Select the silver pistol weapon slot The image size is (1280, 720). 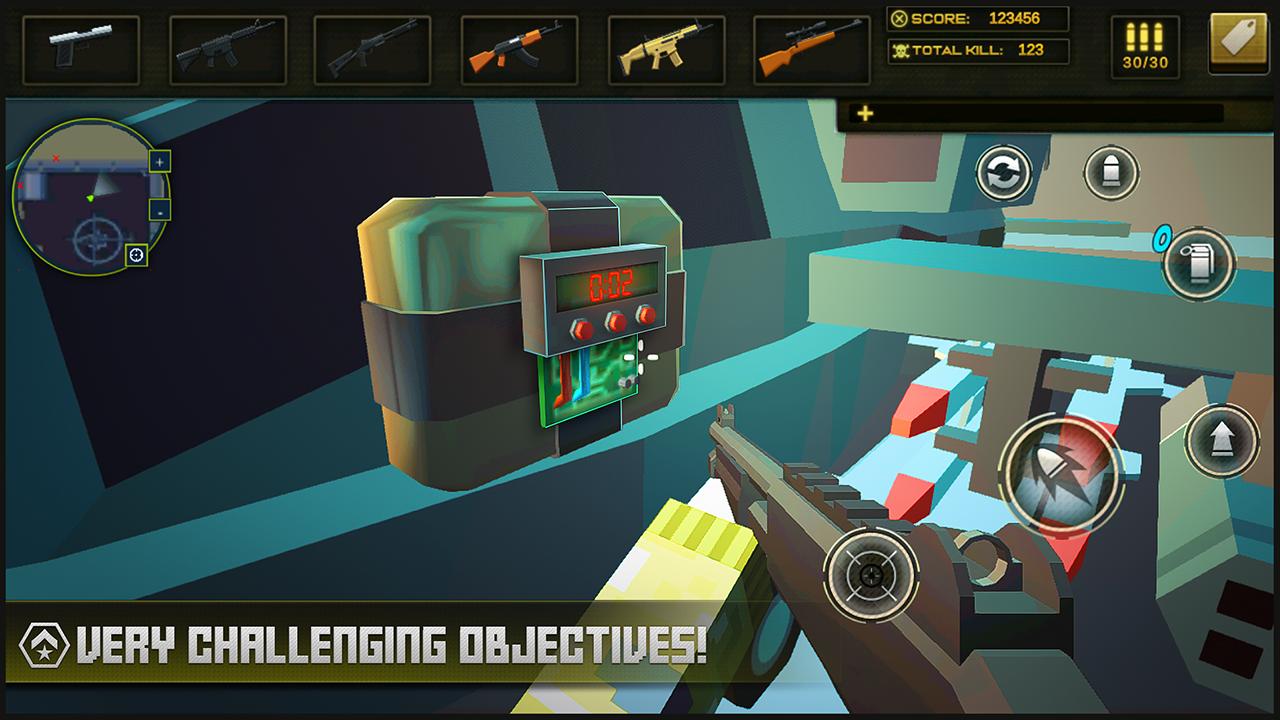click(x=81, y=49)
